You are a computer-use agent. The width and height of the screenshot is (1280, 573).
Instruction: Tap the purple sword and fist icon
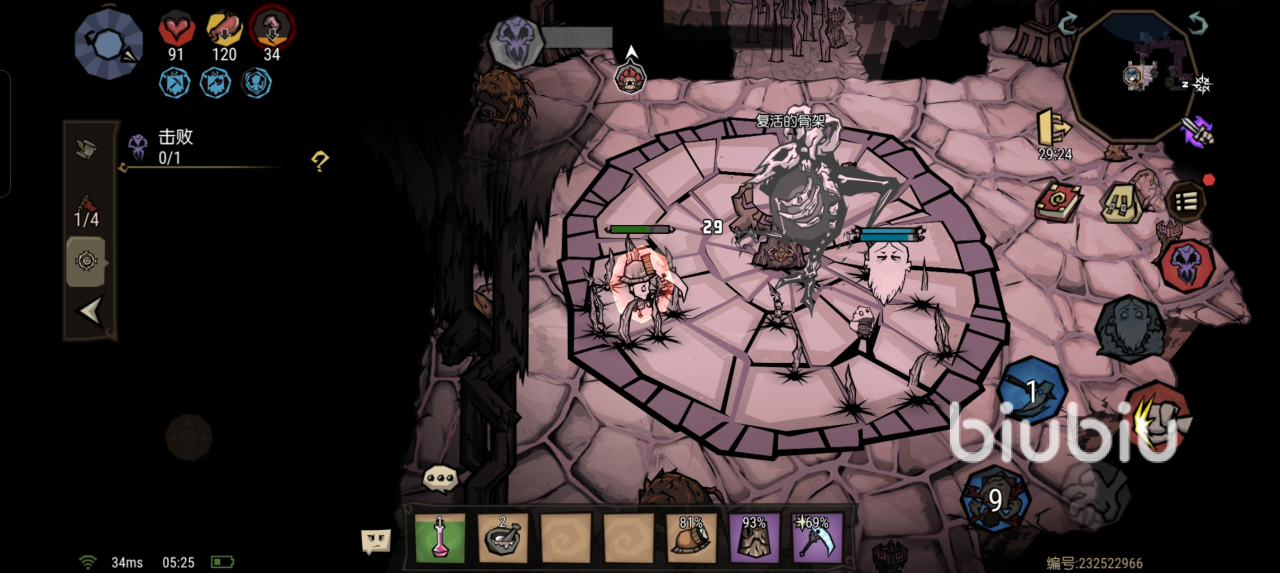point(1196,130)
